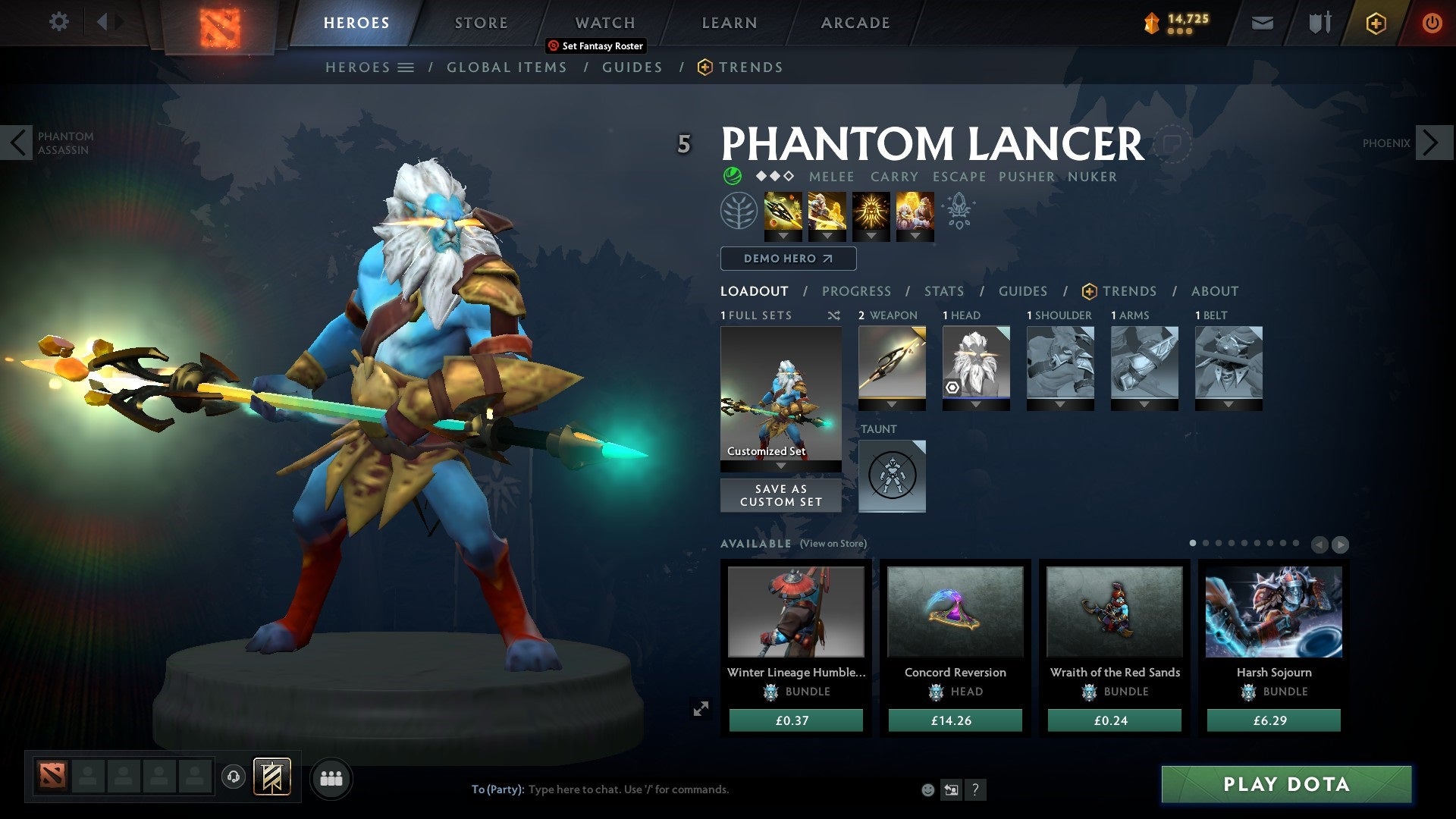1456x819 pixels.
Task: Open the Dota Plus hexagon icon
Action: [x=1375, y=23]
